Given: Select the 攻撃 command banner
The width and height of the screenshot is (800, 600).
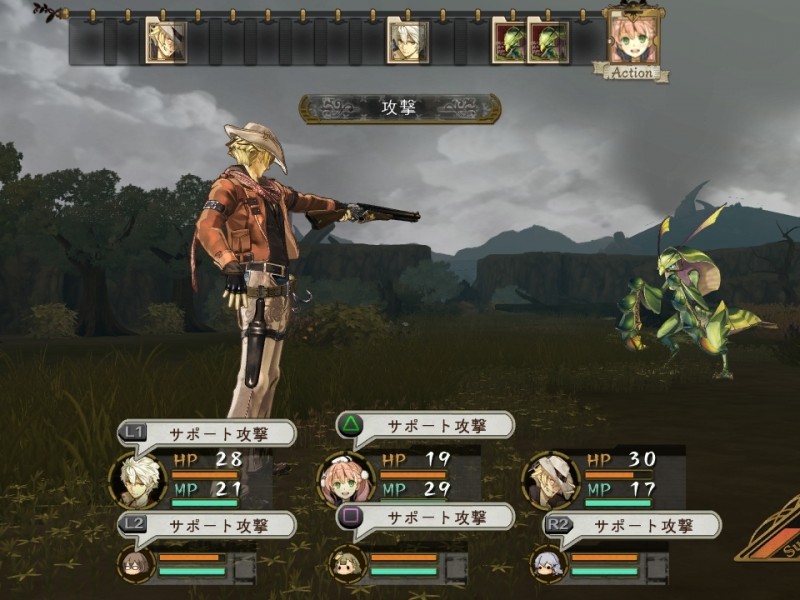Looking at the screenshot, I should 400,108.
